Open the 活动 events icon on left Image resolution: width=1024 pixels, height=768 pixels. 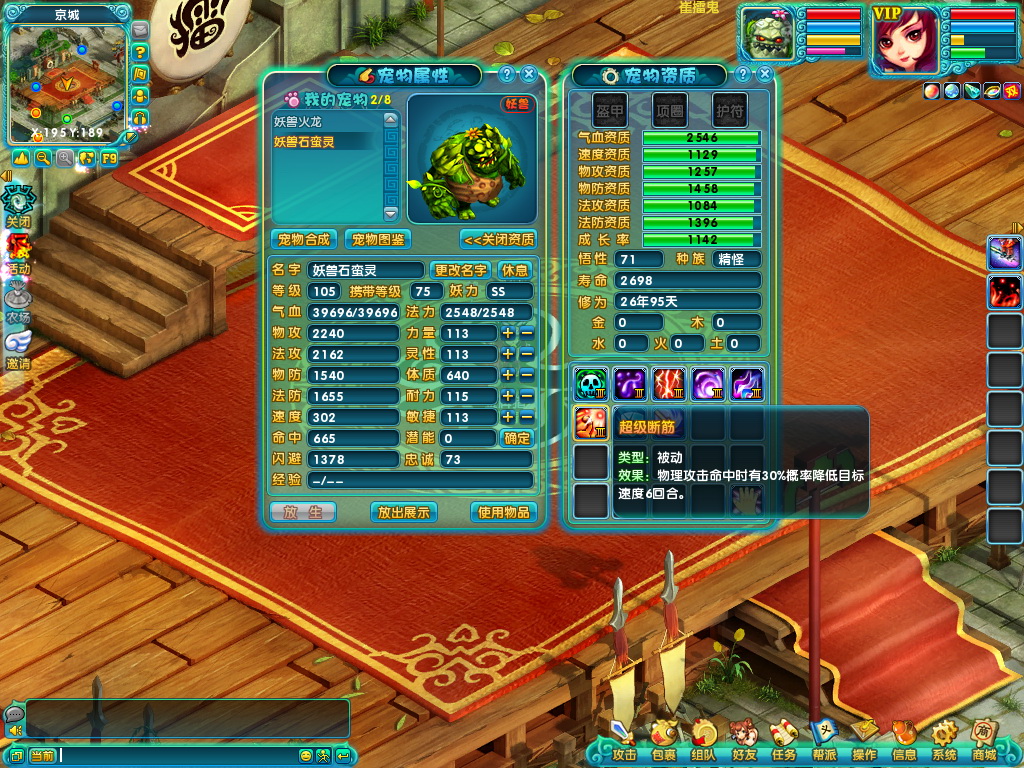click(x=19, y=253)
